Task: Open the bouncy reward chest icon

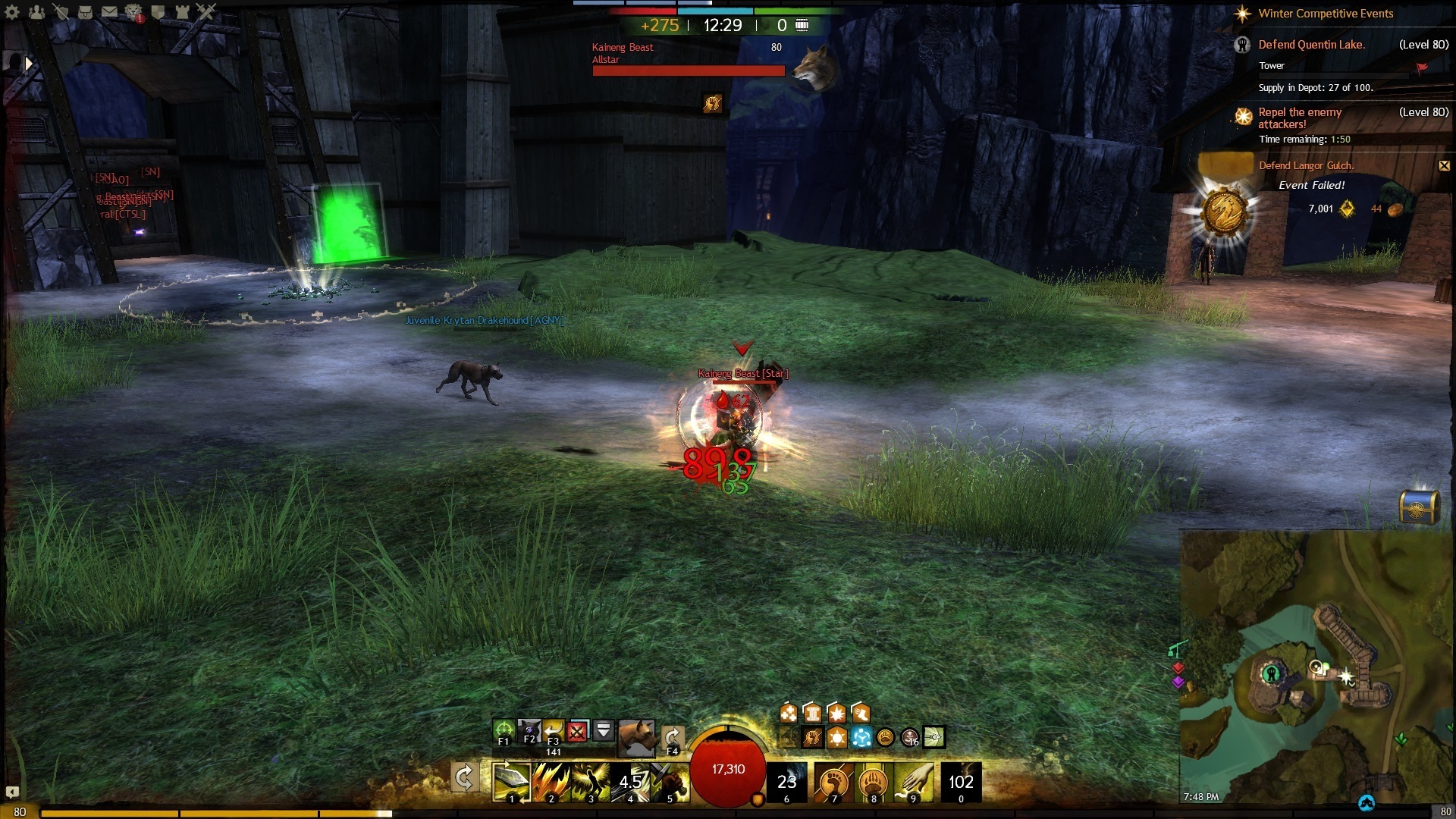Action: point(1418,507)
